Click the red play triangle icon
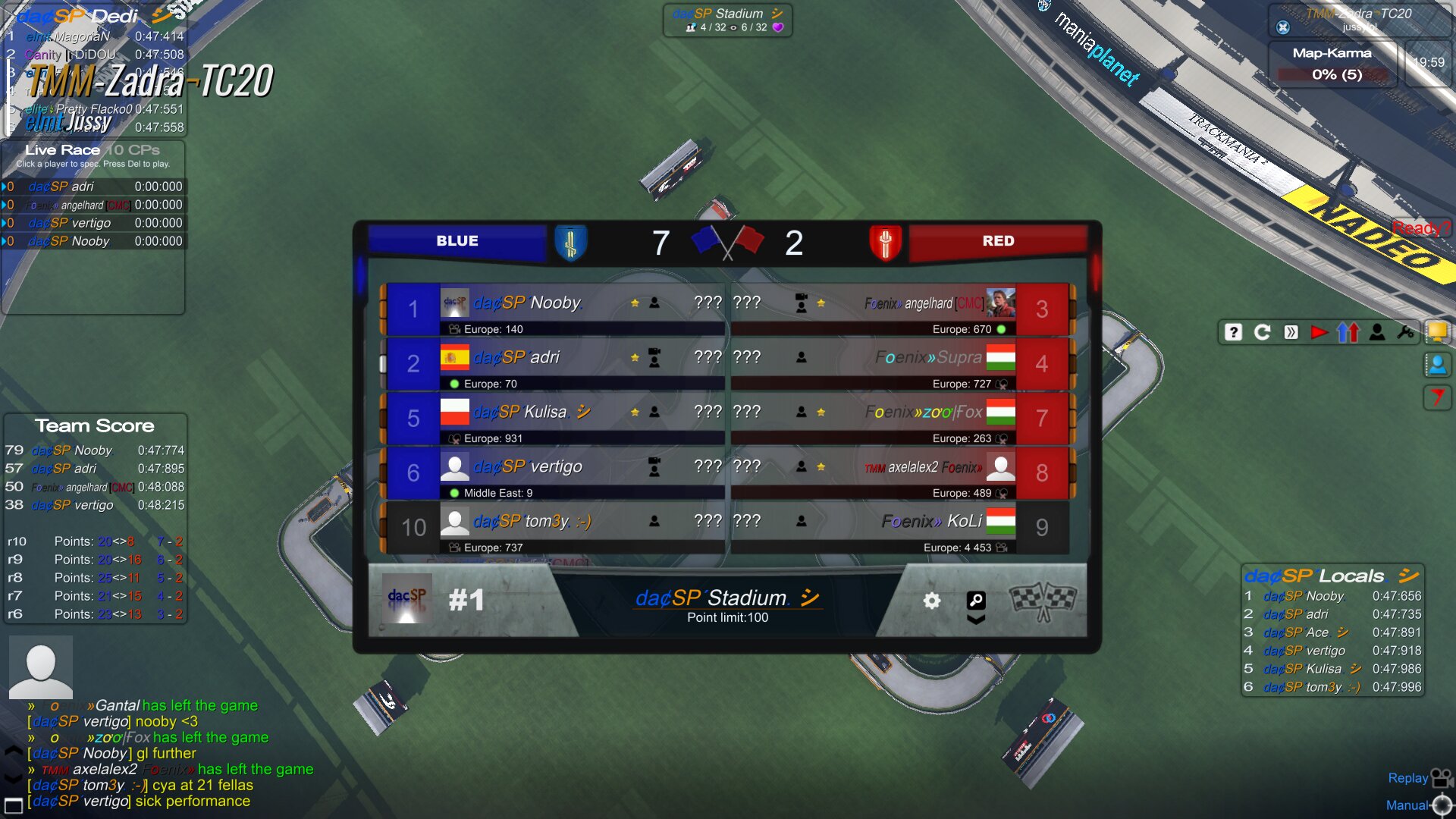Screen dimensions: 1456x819 click(x=1319, y=332)
